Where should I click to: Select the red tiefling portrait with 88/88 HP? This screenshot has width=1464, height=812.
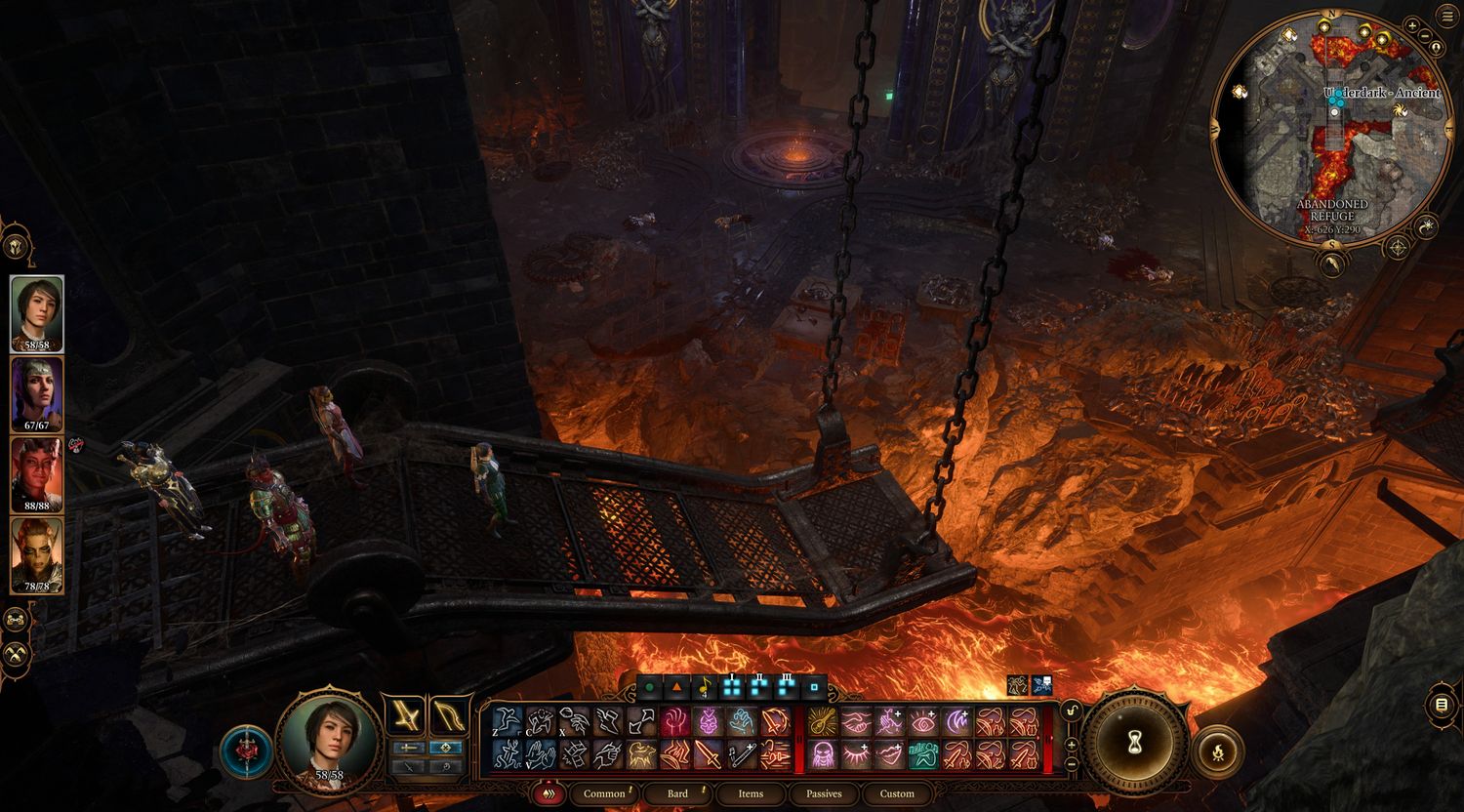pos(37,472)
